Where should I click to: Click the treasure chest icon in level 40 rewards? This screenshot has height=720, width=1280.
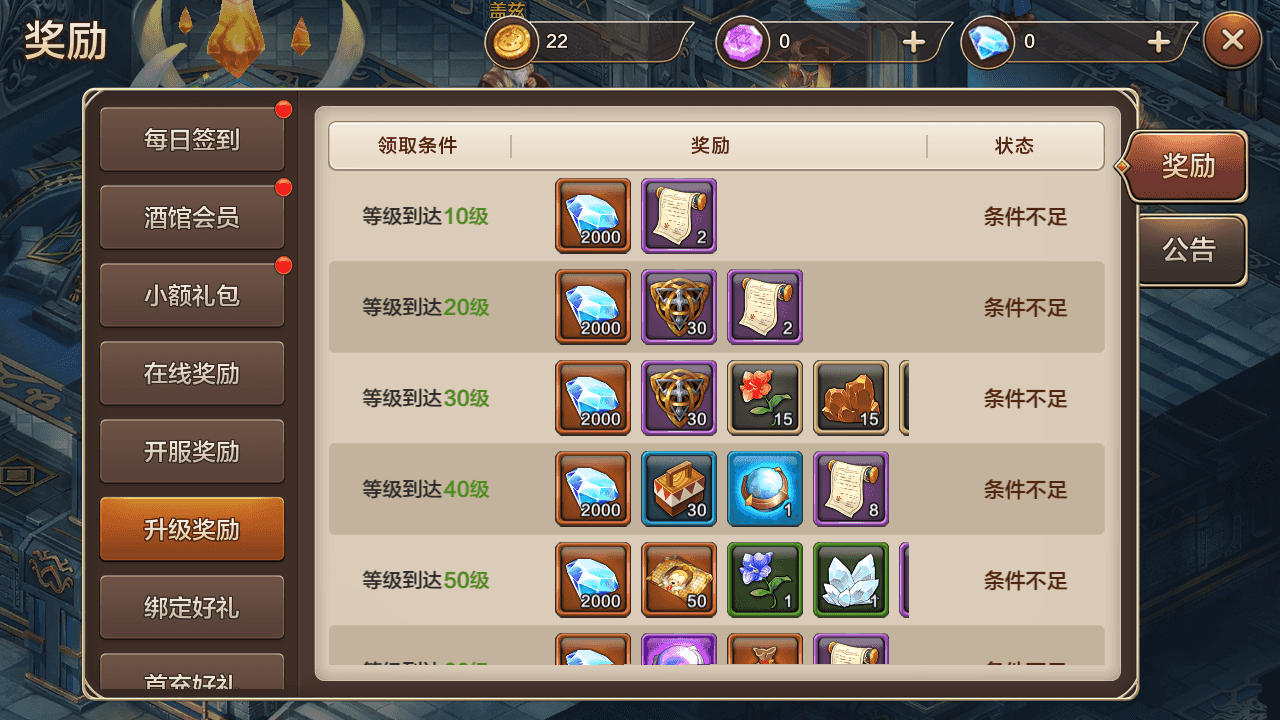pos(679,489)
